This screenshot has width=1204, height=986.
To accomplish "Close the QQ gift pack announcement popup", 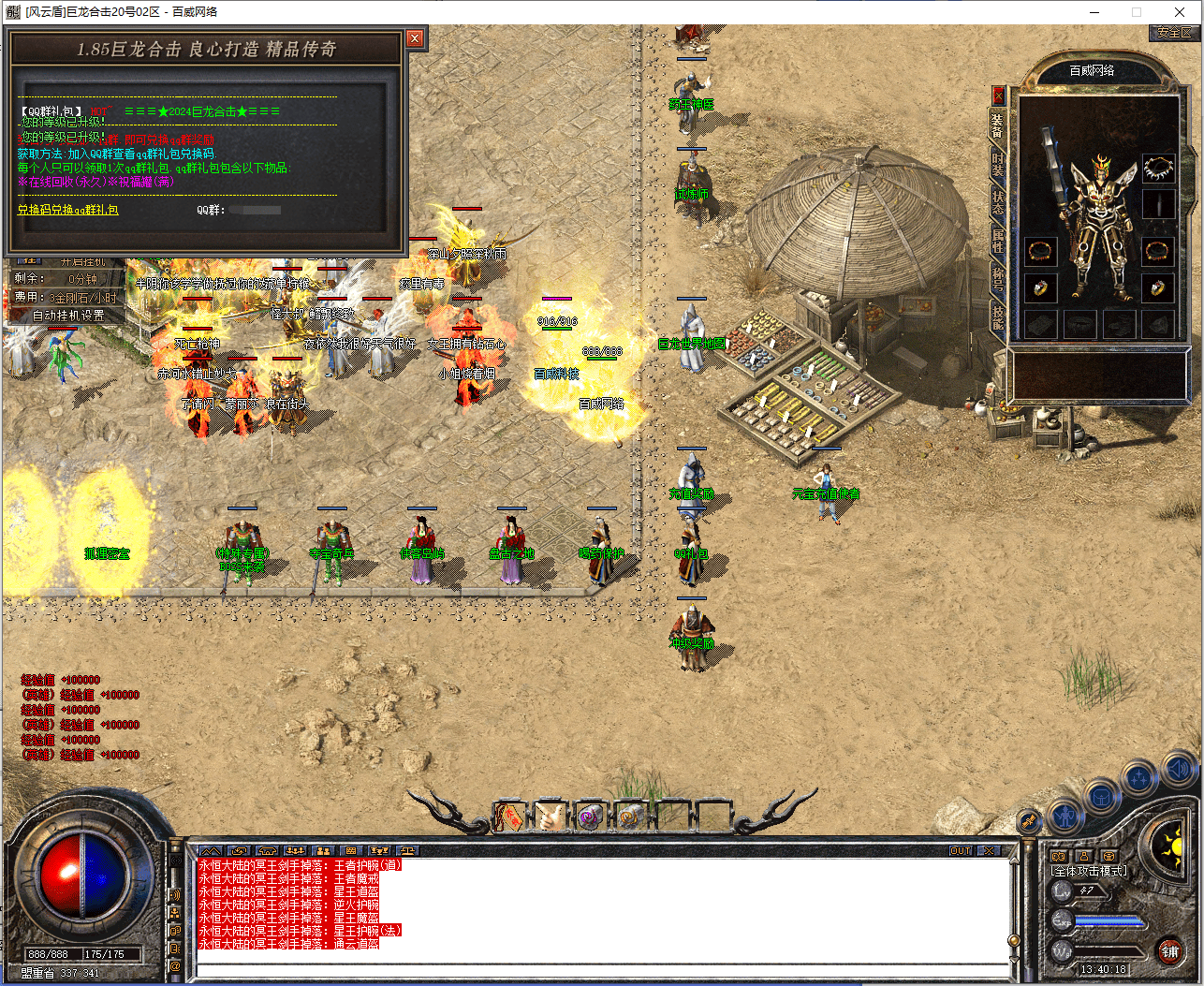I will click(415, 38).
